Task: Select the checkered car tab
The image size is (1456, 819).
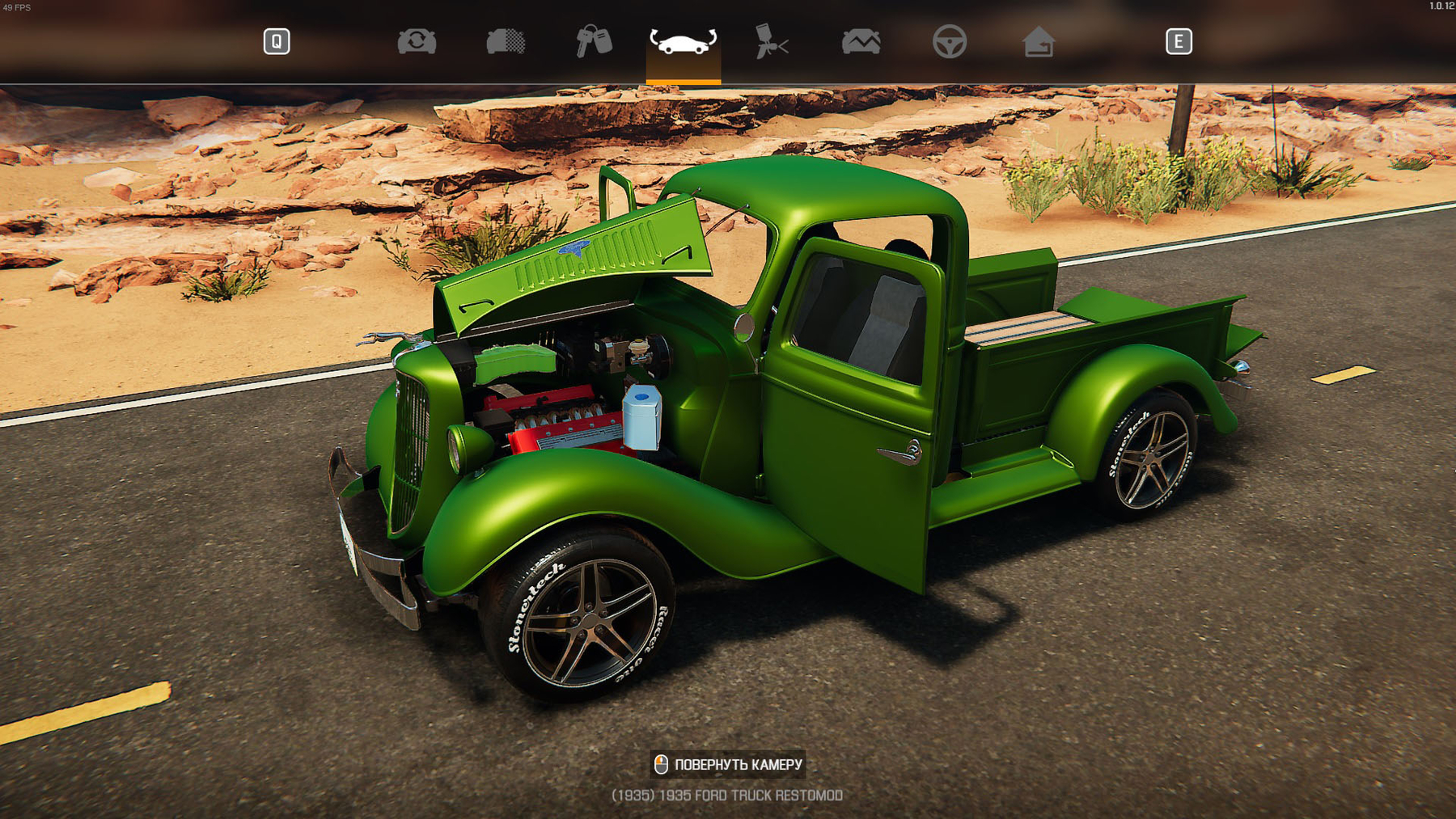Action: [x=506, y=42]
